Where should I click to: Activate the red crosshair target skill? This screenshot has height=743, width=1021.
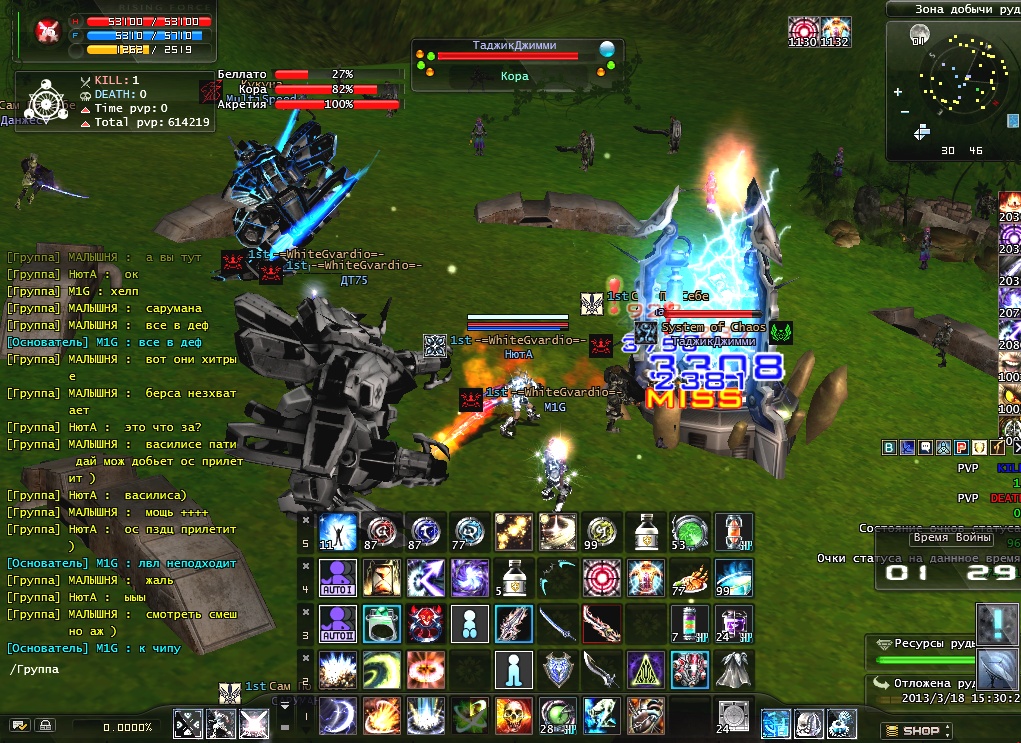[600, 577]
